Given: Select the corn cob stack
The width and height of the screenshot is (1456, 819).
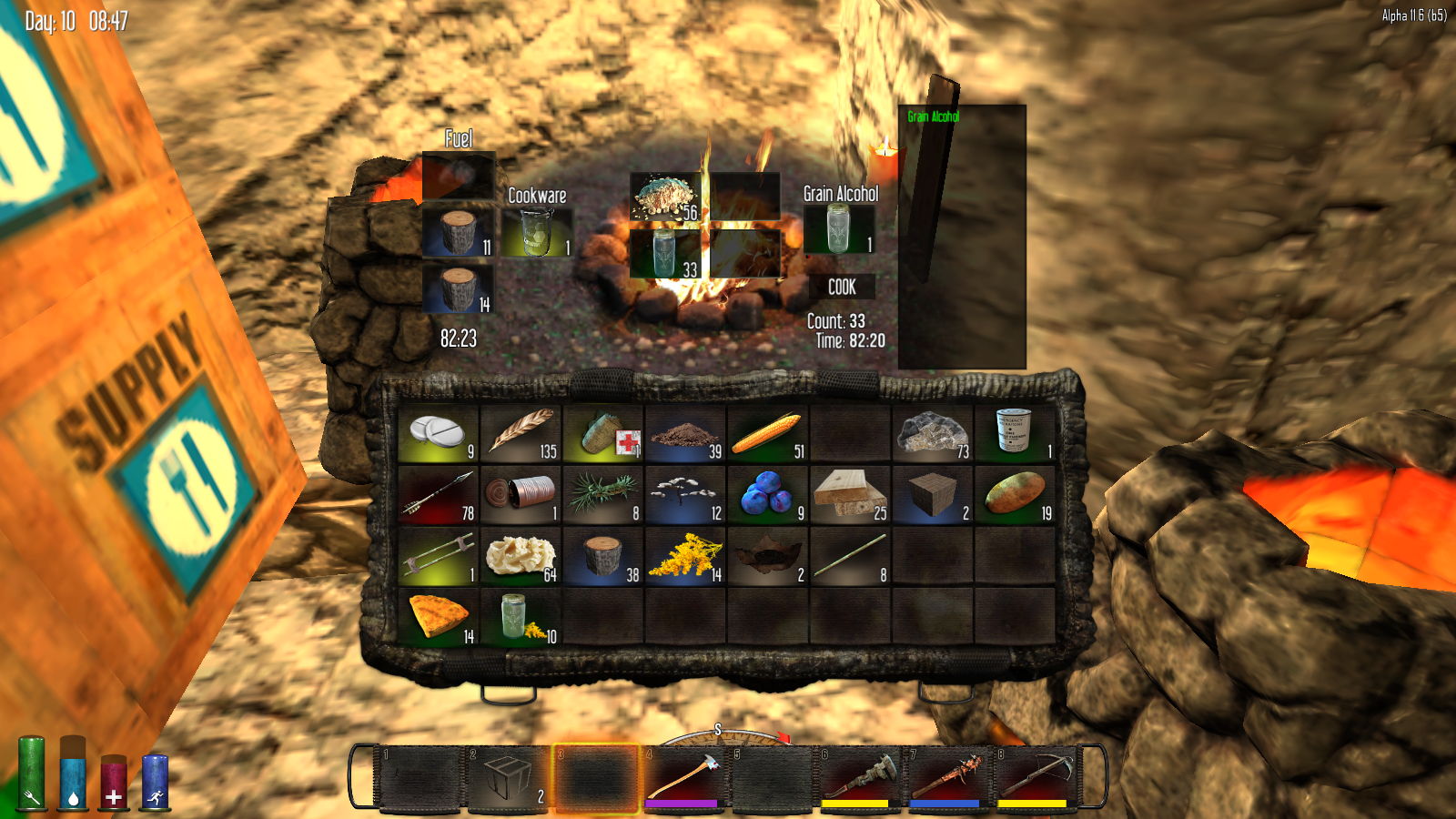Looking at the screenshot, I should coord(767,434).
